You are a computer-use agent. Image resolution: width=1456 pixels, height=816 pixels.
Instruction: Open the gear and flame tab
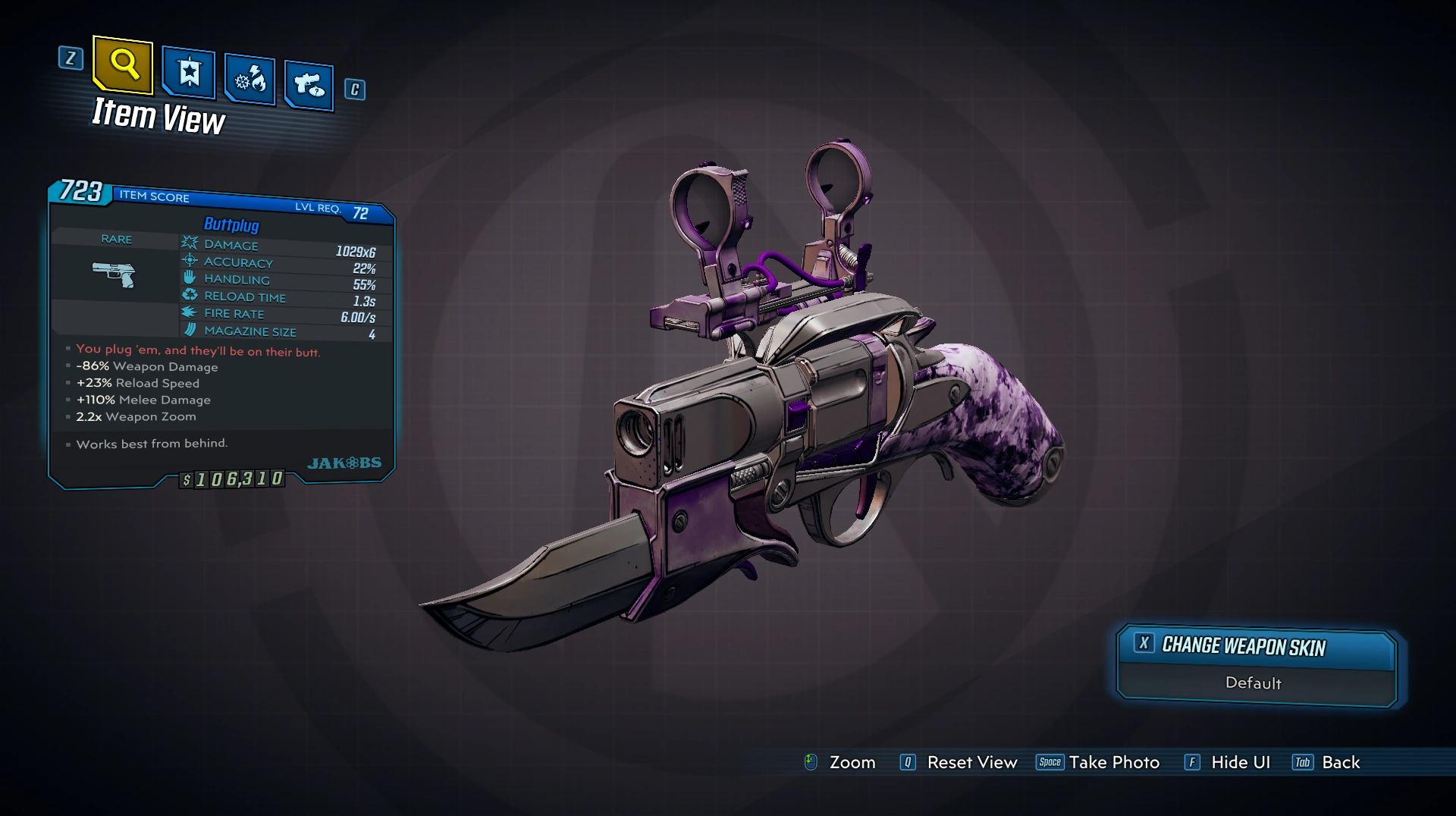pos(249,80)
